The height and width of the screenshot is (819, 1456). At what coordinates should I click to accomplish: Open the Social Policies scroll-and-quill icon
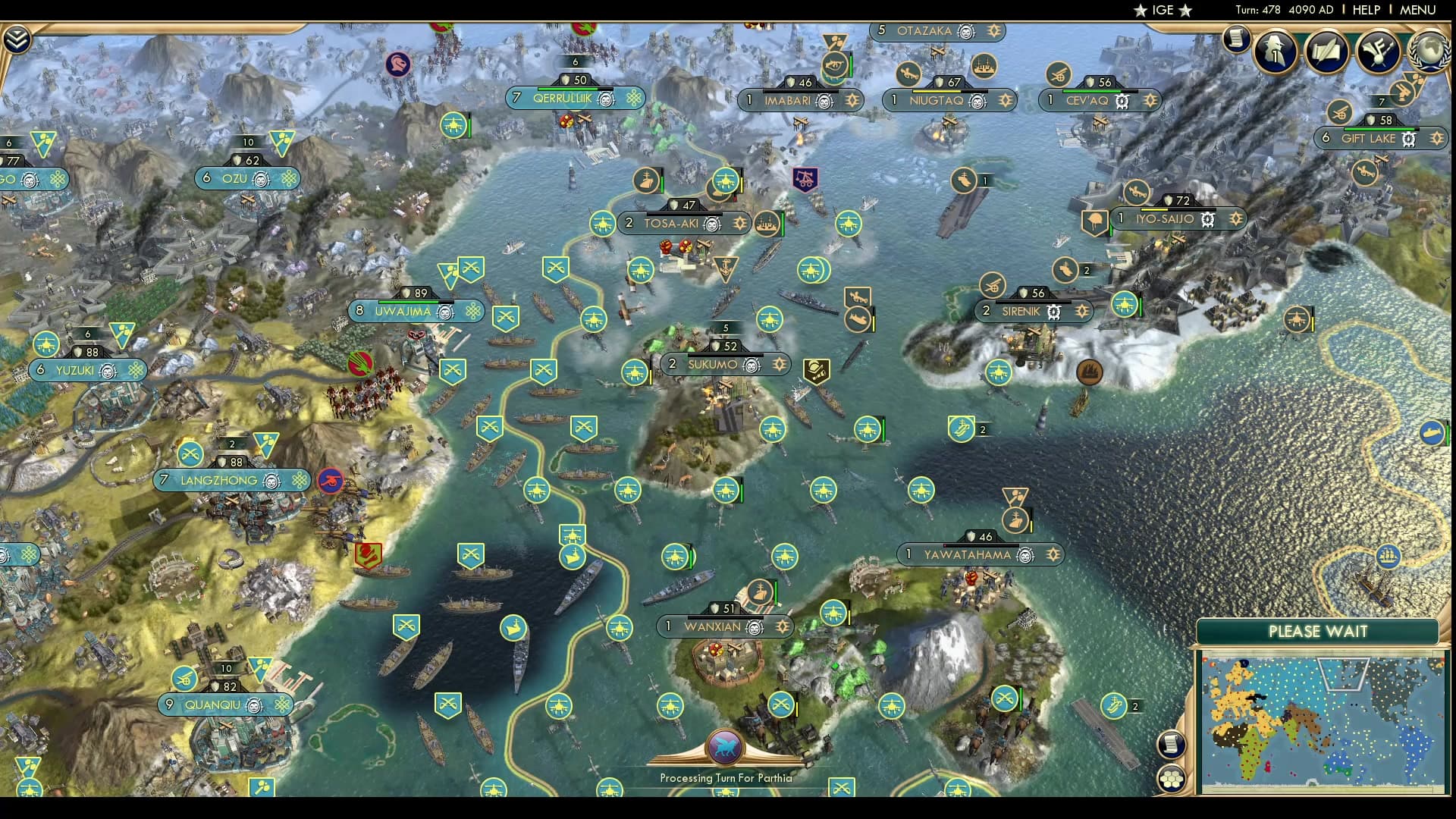pyautogui.click(x=1326, y=53)
